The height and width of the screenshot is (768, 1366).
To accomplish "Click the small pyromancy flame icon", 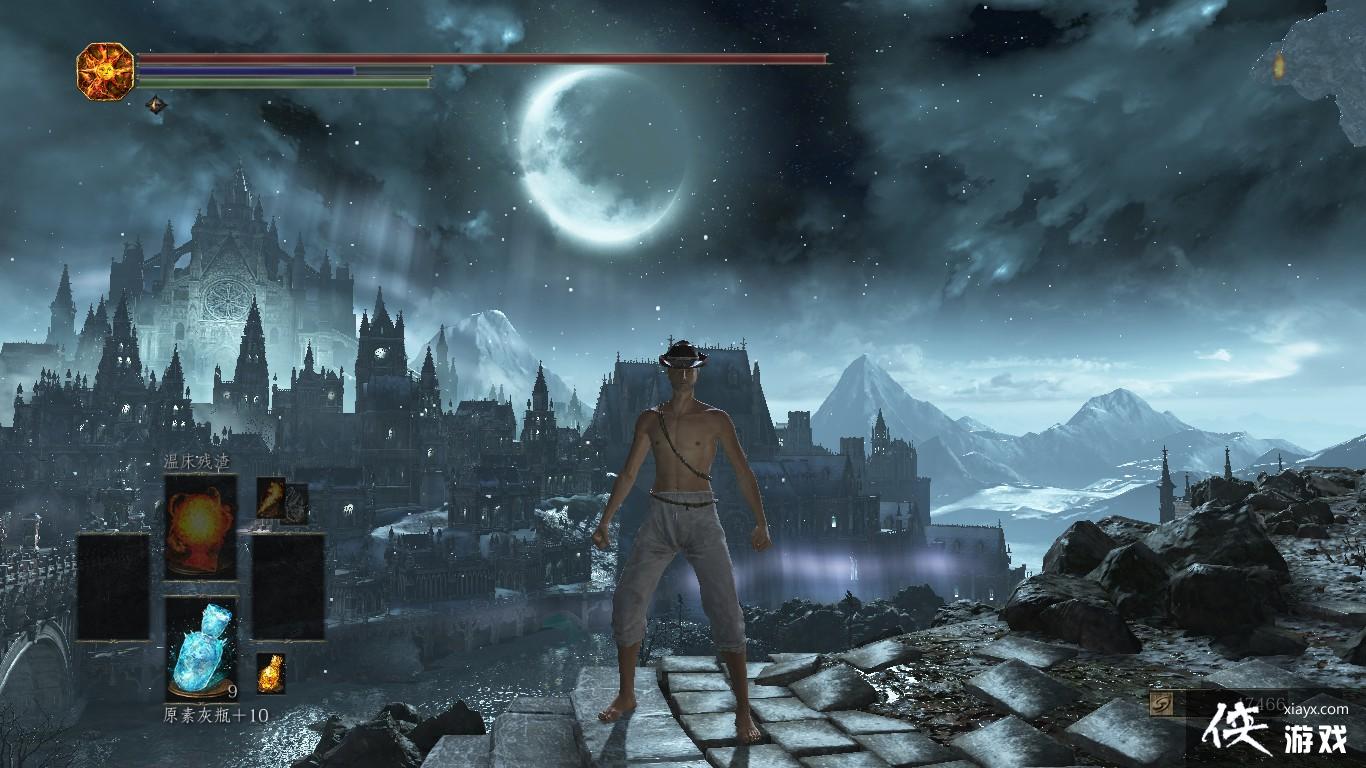I will pyautogui.click(x=271, y=497).
